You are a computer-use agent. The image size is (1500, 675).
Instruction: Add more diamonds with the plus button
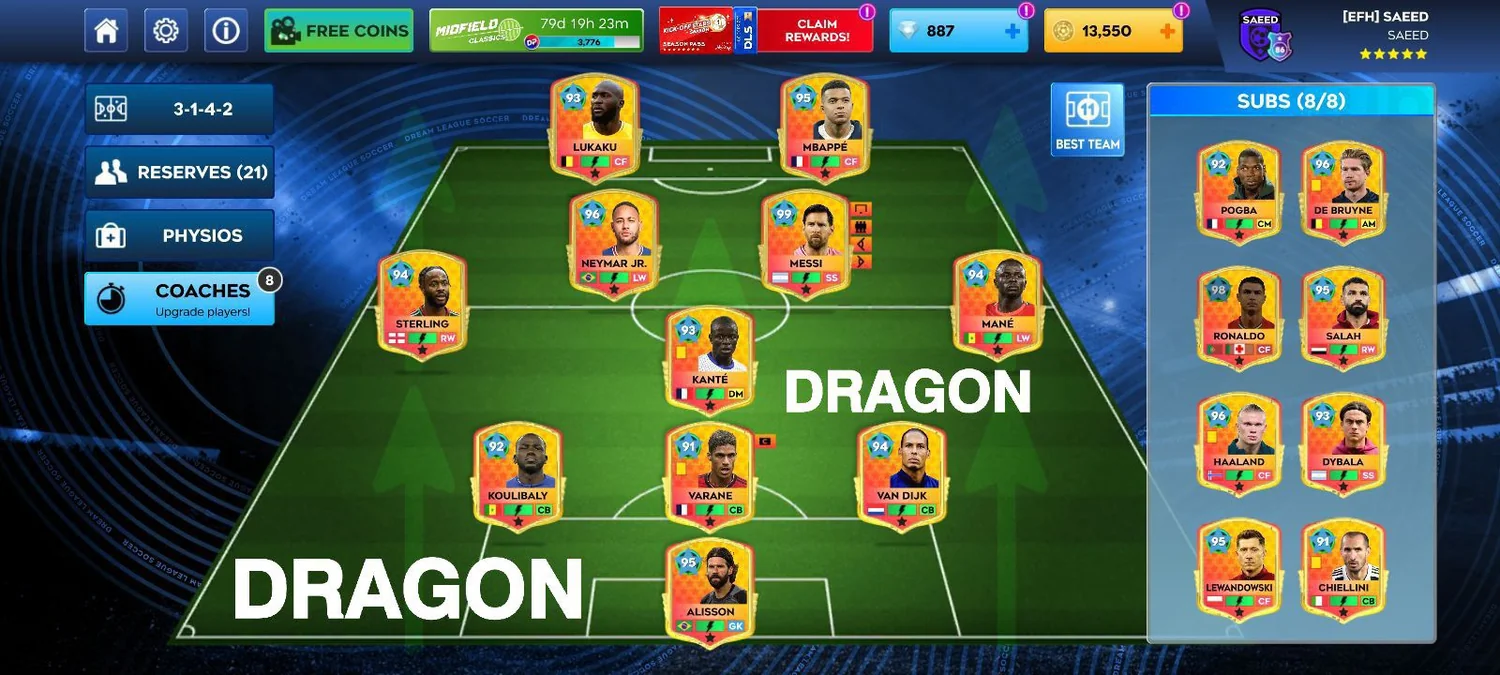pos(1012,31)
